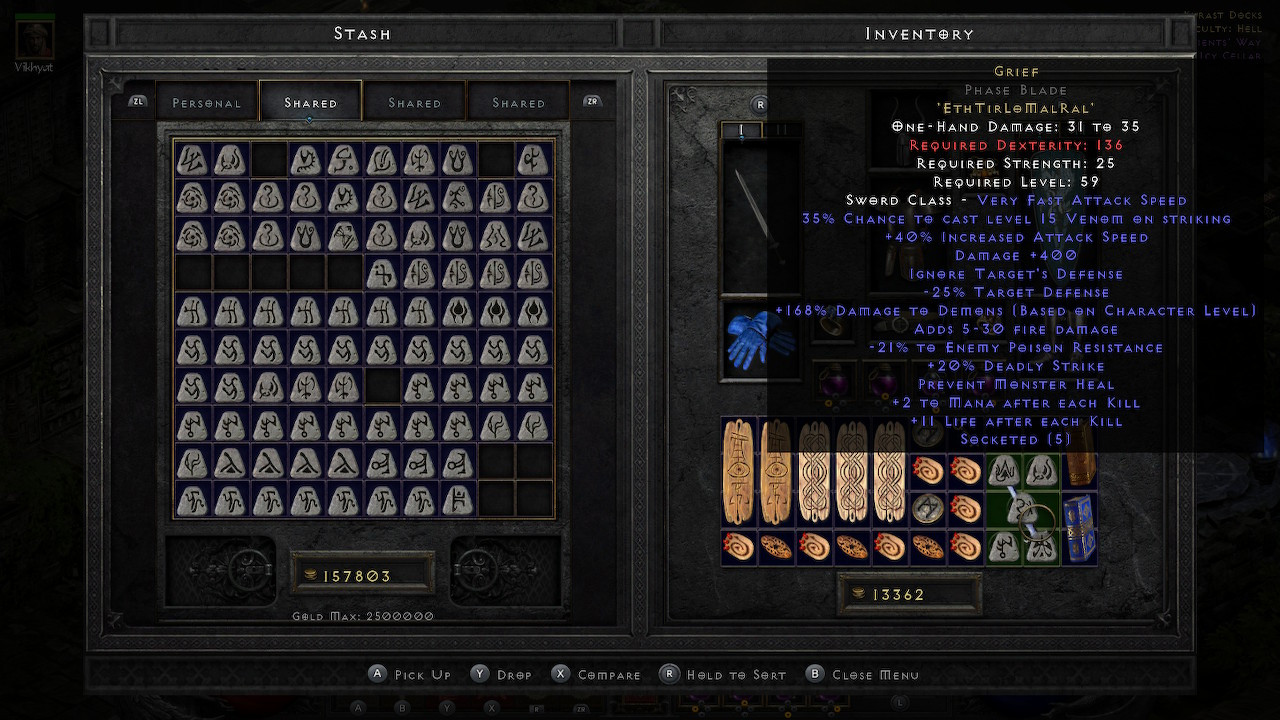1280x720 pixels.
Task: Select the equipped Phase Blade weapon slot
Action: point(759,215)
